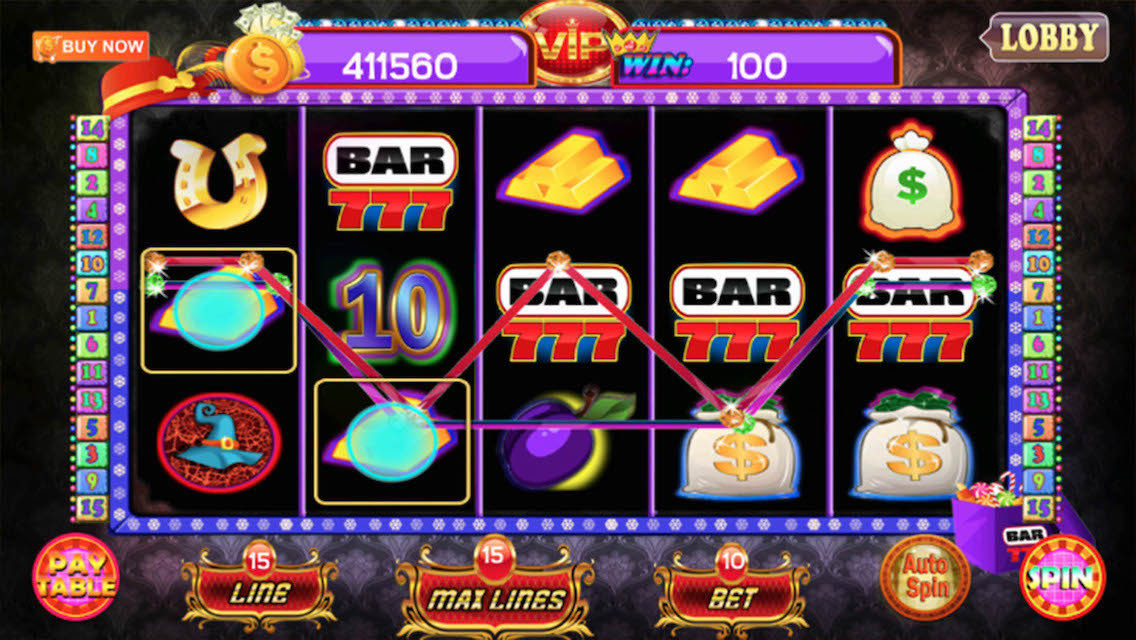Open the Pay Table
The width and height of the screenshot is (1136, 640).
[x=75, y=578]
